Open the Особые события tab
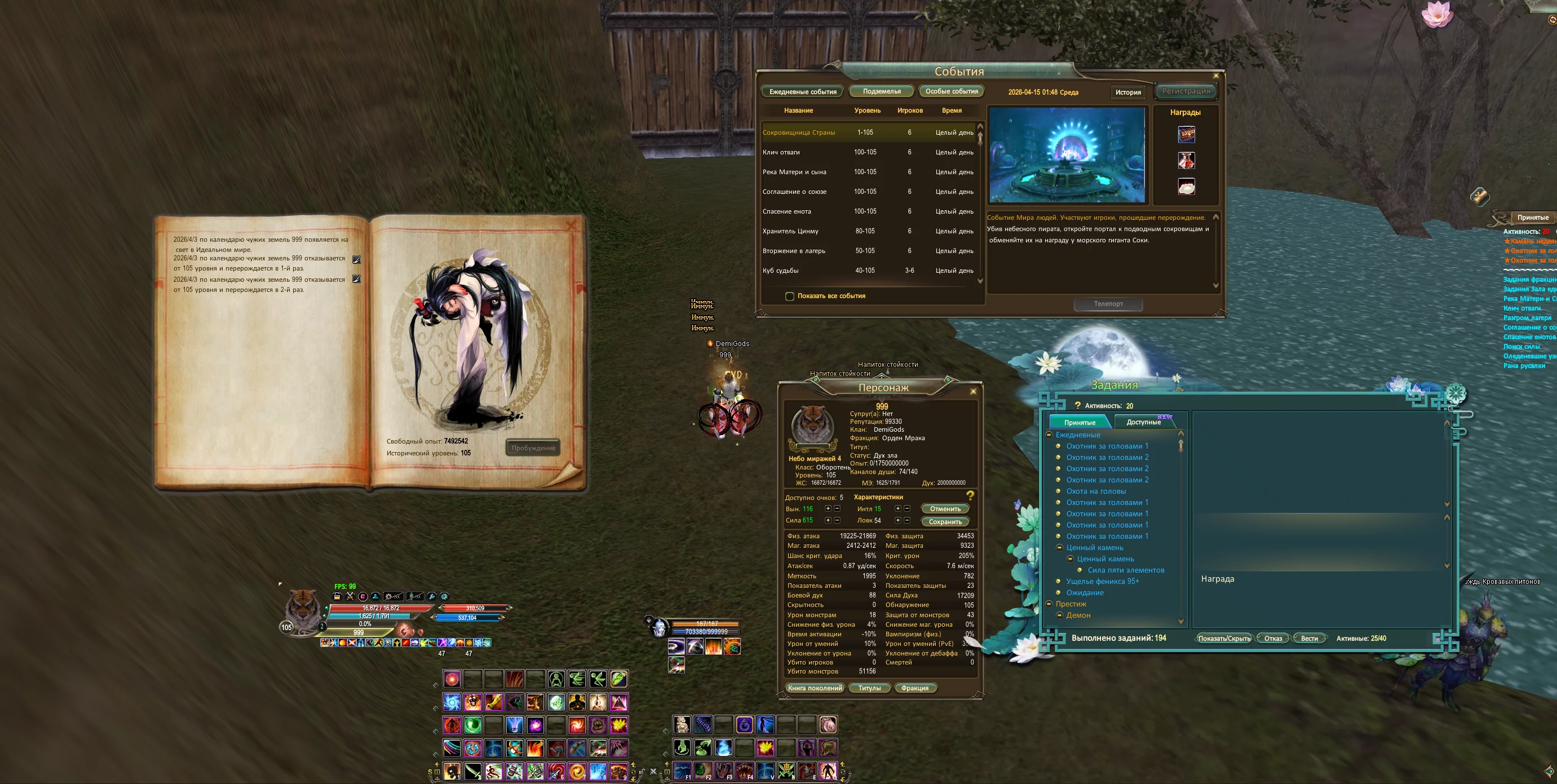This screenshot has height=784, width=1557. pos(952,91)
